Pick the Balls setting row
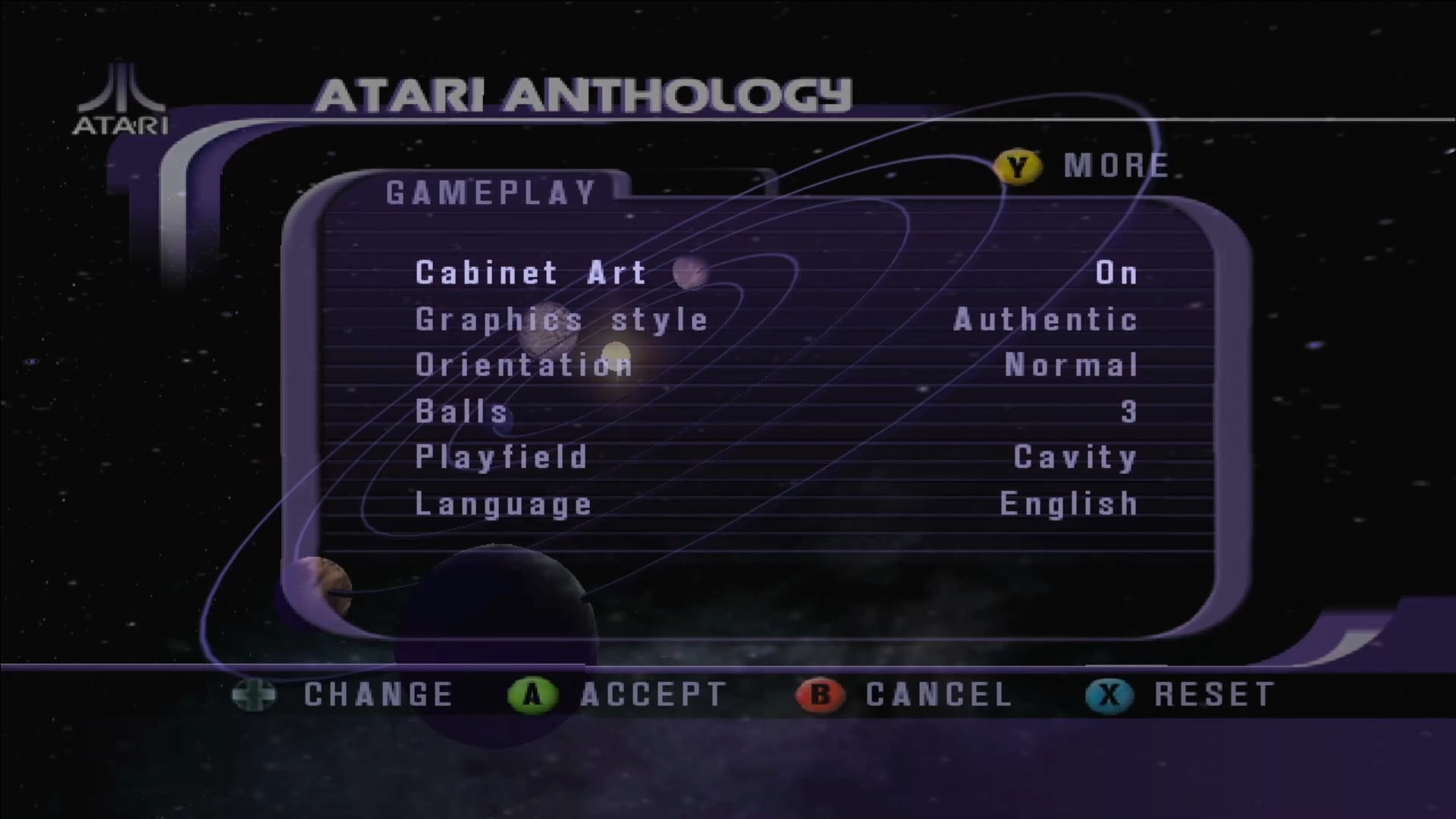 [461, 412]
